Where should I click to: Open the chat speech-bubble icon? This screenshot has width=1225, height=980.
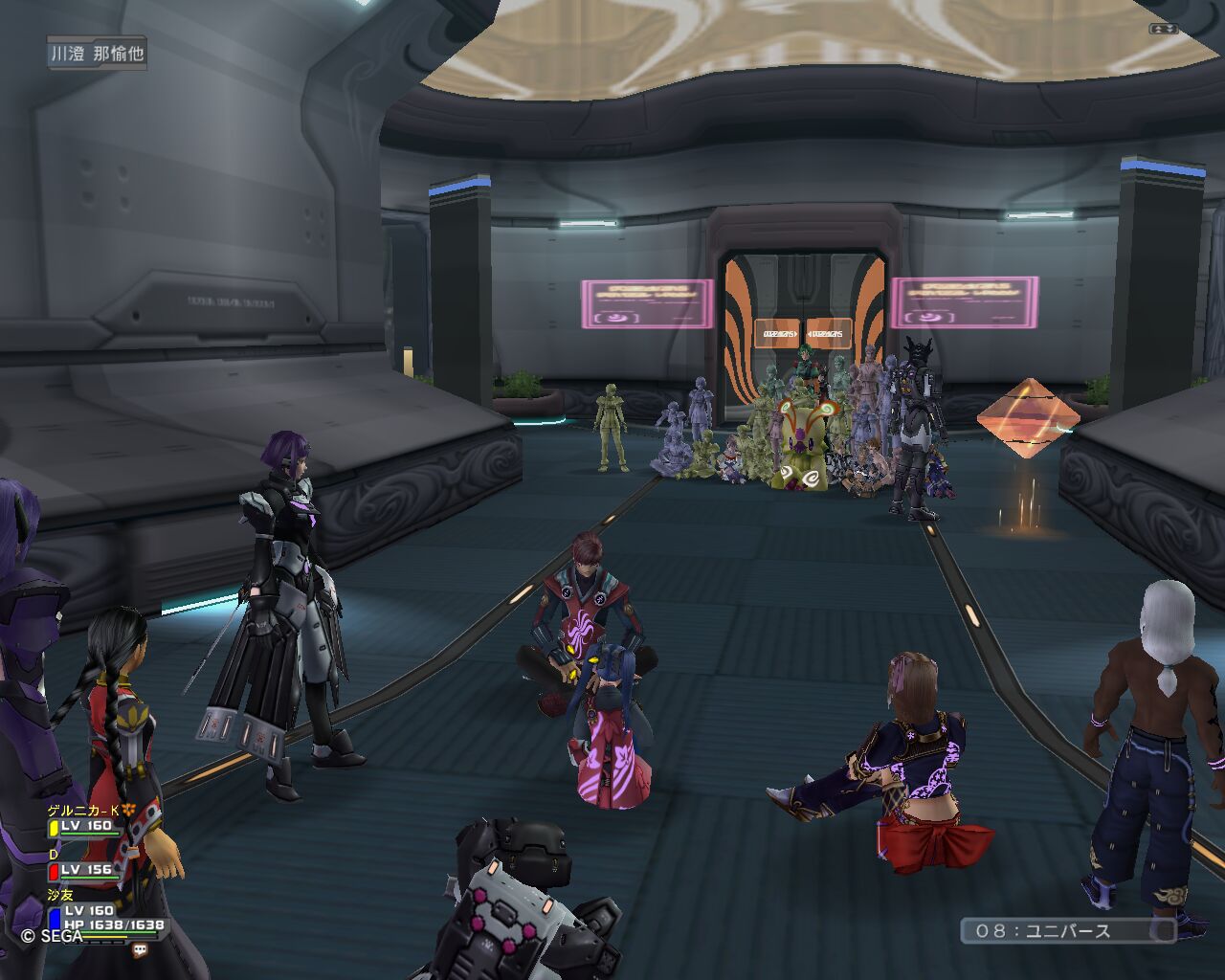[141, 950]
